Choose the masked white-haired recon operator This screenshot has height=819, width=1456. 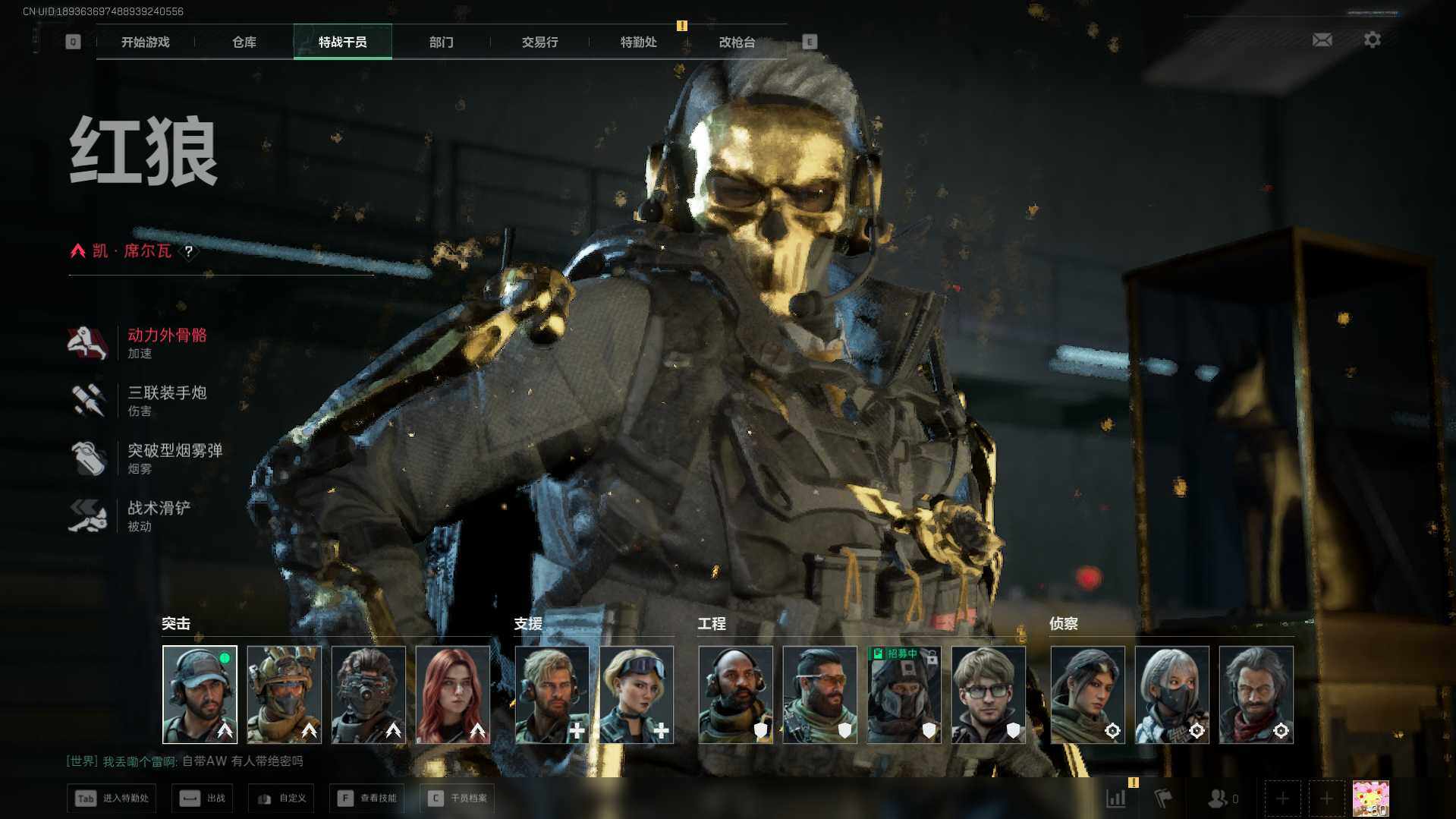pos(1171,694)
